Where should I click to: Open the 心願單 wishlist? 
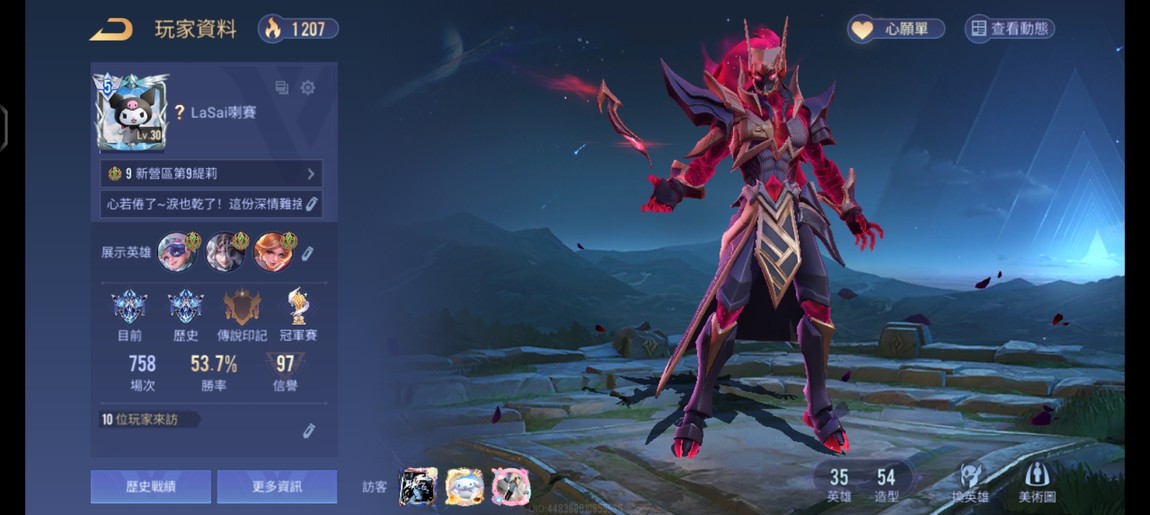pyautogui.click(x=896, y=29)
